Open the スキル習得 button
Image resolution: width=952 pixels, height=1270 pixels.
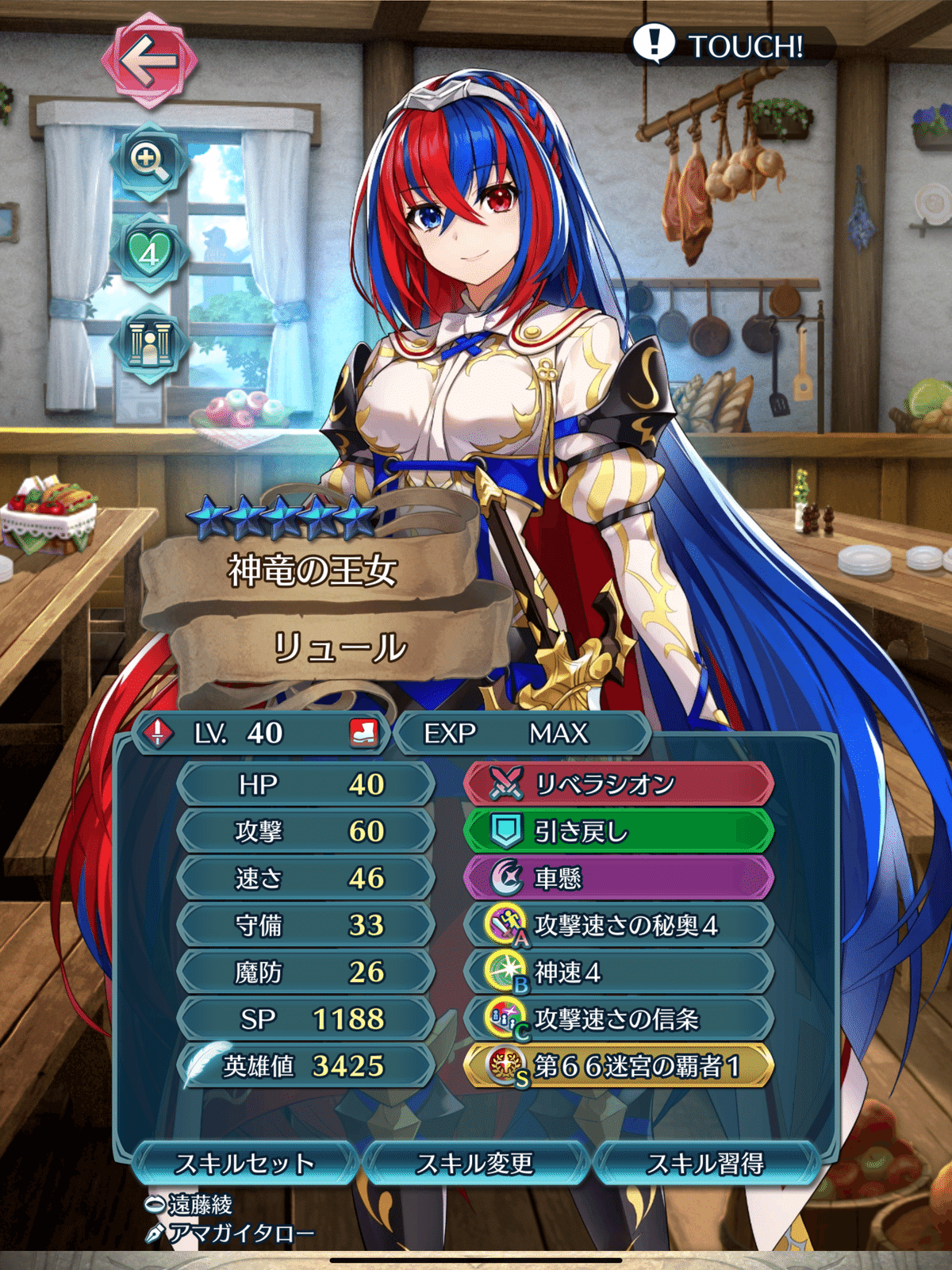coord(705,1163)
